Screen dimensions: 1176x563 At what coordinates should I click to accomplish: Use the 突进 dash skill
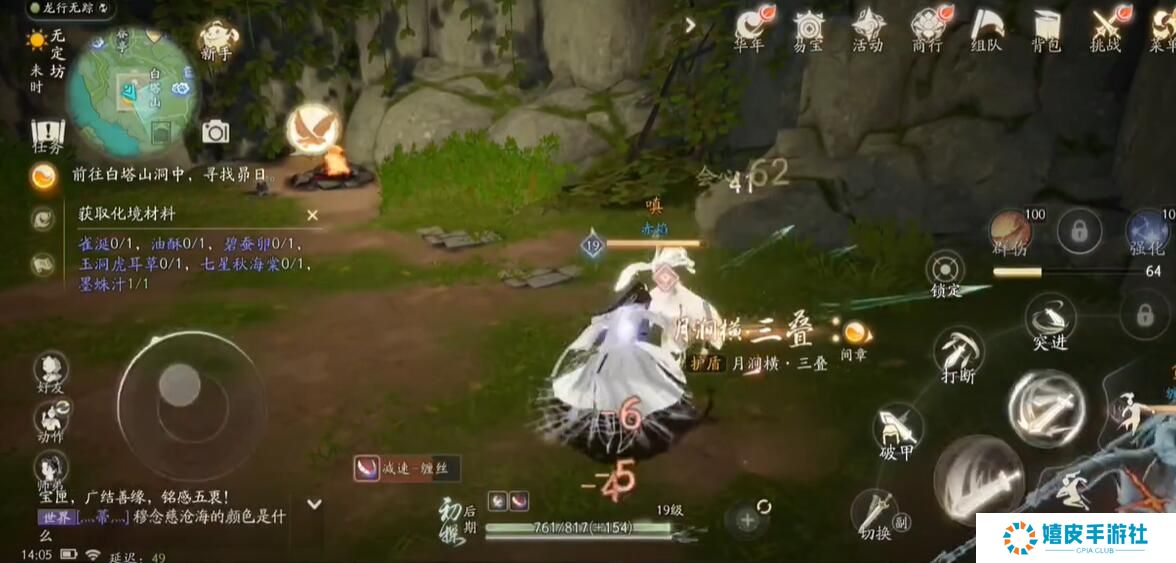click(x=1050, y=318)
